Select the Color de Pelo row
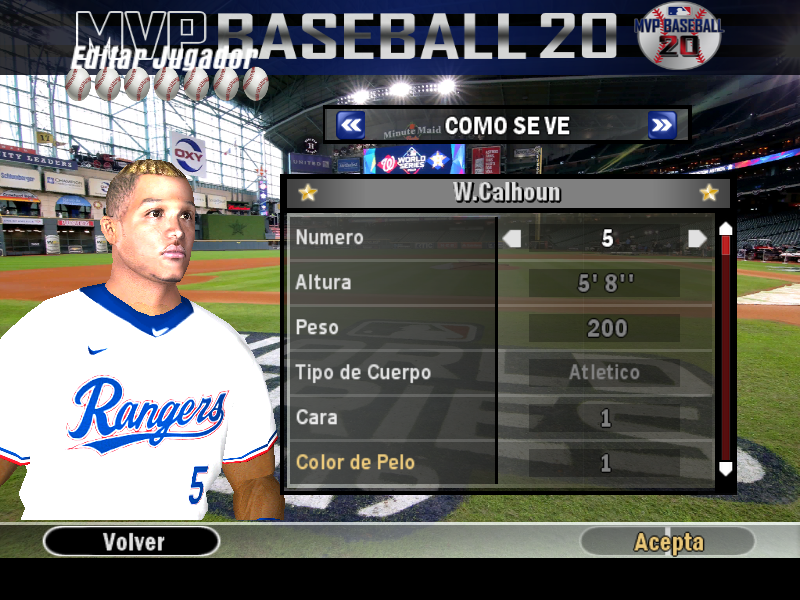Viewport: 800px width, 600px height. [x=392, y=463]
